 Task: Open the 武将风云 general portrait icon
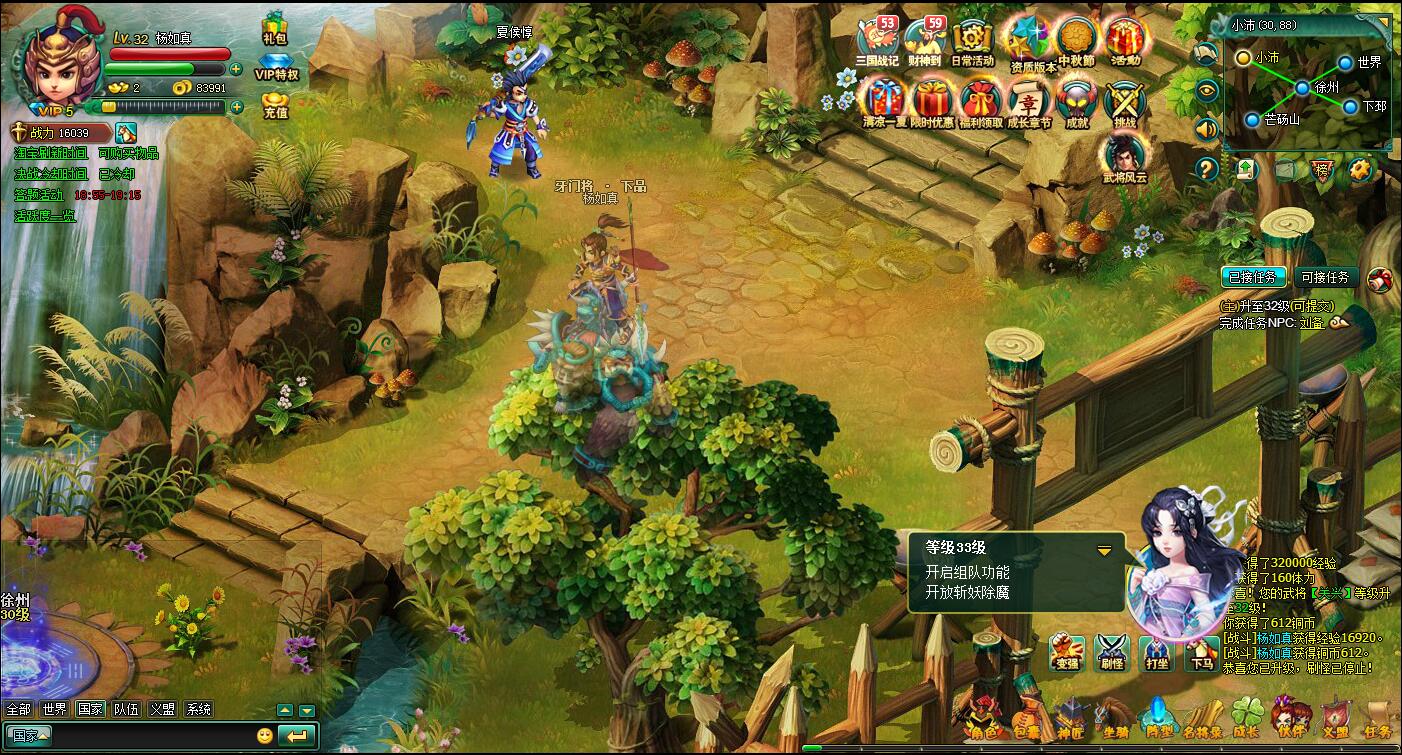tap(1124, 158)
